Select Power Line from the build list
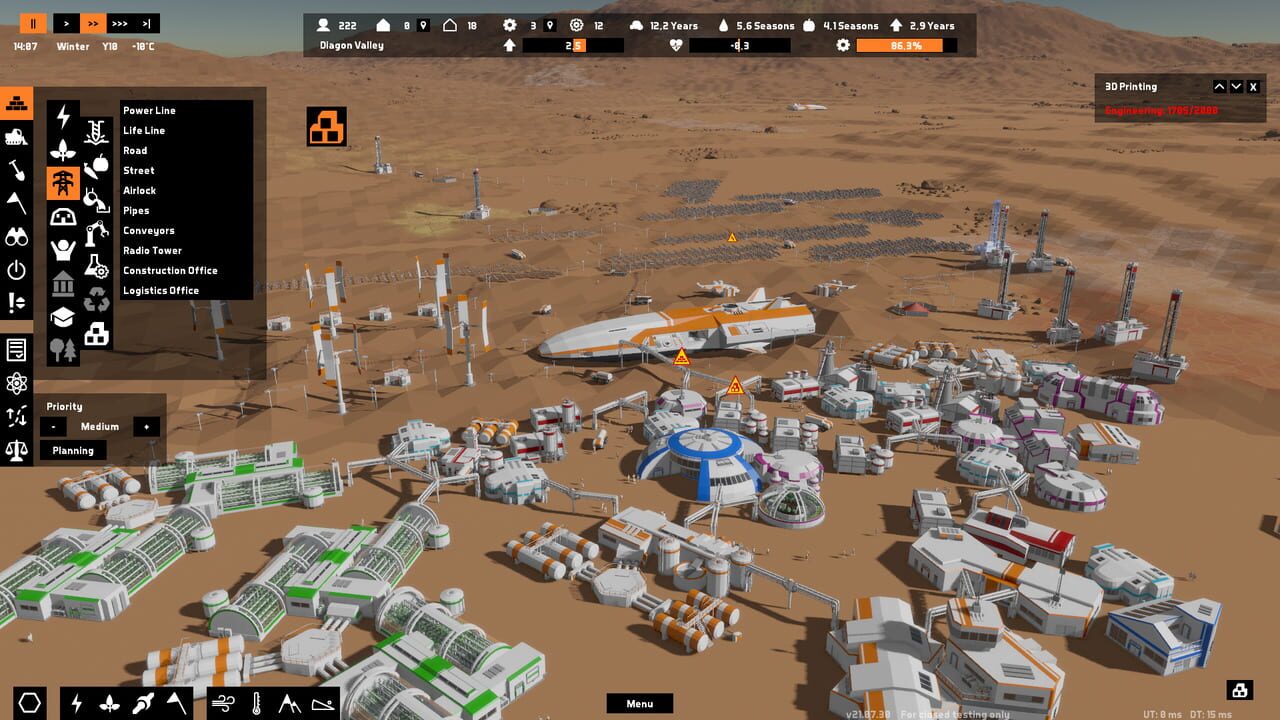The height and width of the screenshot is (720, 1280). (x=149, y=111)
